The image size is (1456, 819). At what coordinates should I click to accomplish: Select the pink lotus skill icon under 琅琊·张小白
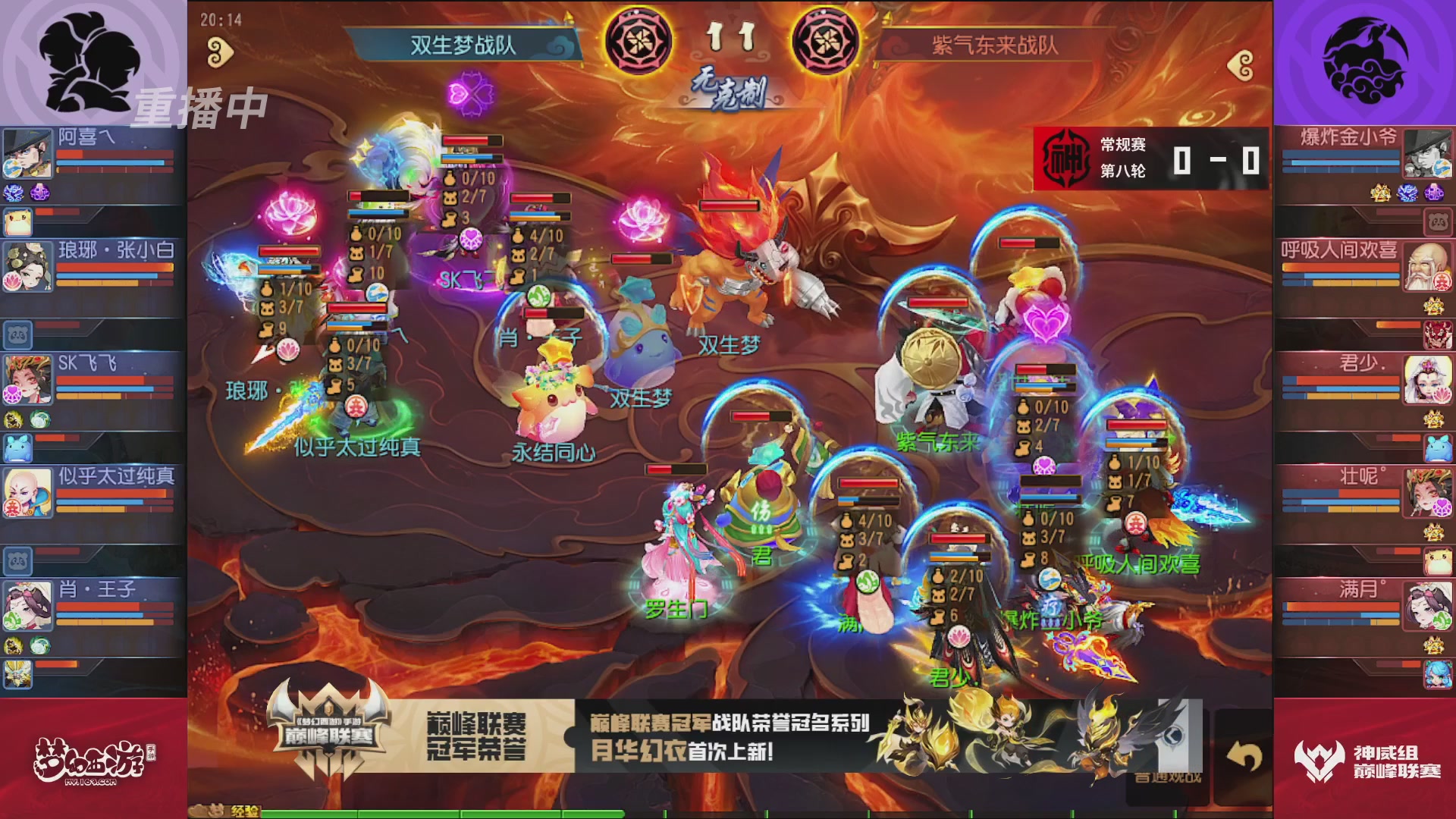12,281
